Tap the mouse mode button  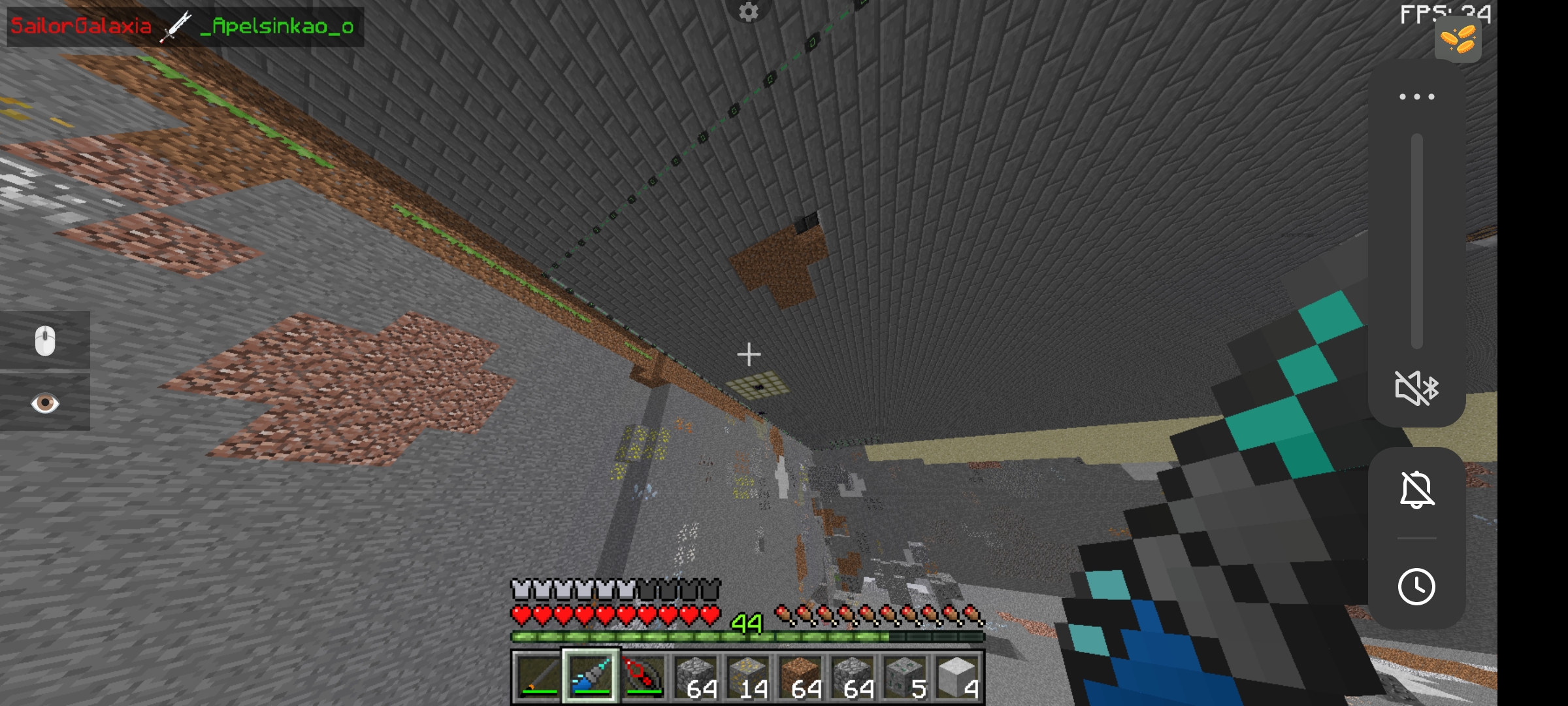point(45,341)
